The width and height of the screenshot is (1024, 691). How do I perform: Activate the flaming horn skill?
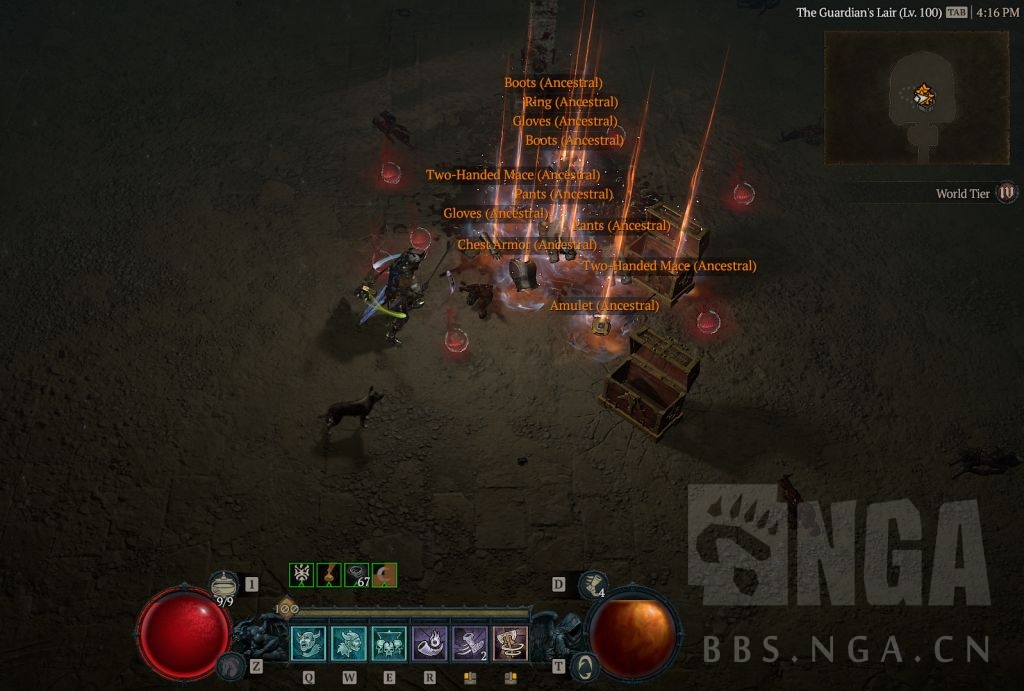click(430, 644)
